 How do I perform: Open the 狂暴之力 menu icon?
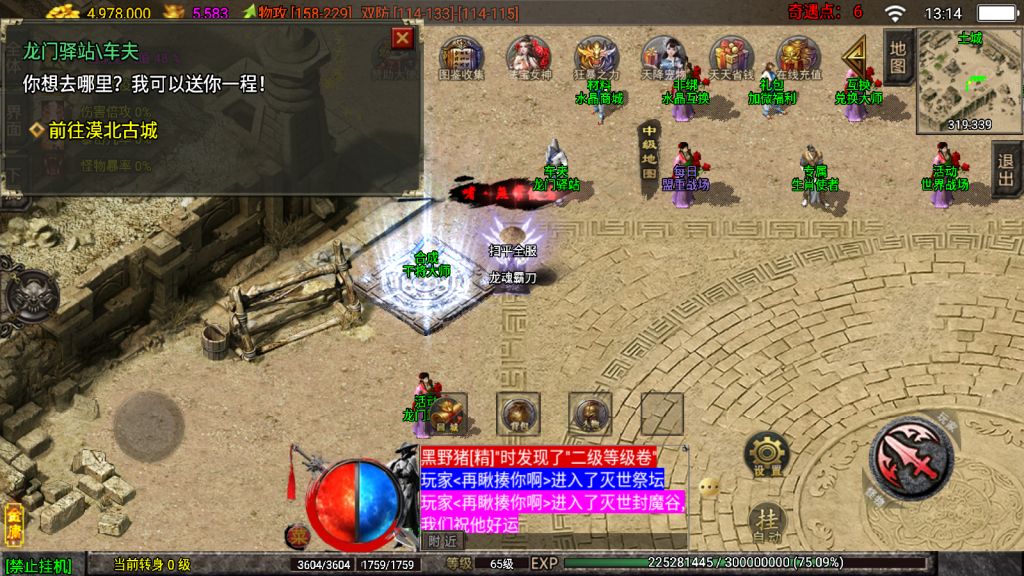pyautogui.click(x=596, y=58)
